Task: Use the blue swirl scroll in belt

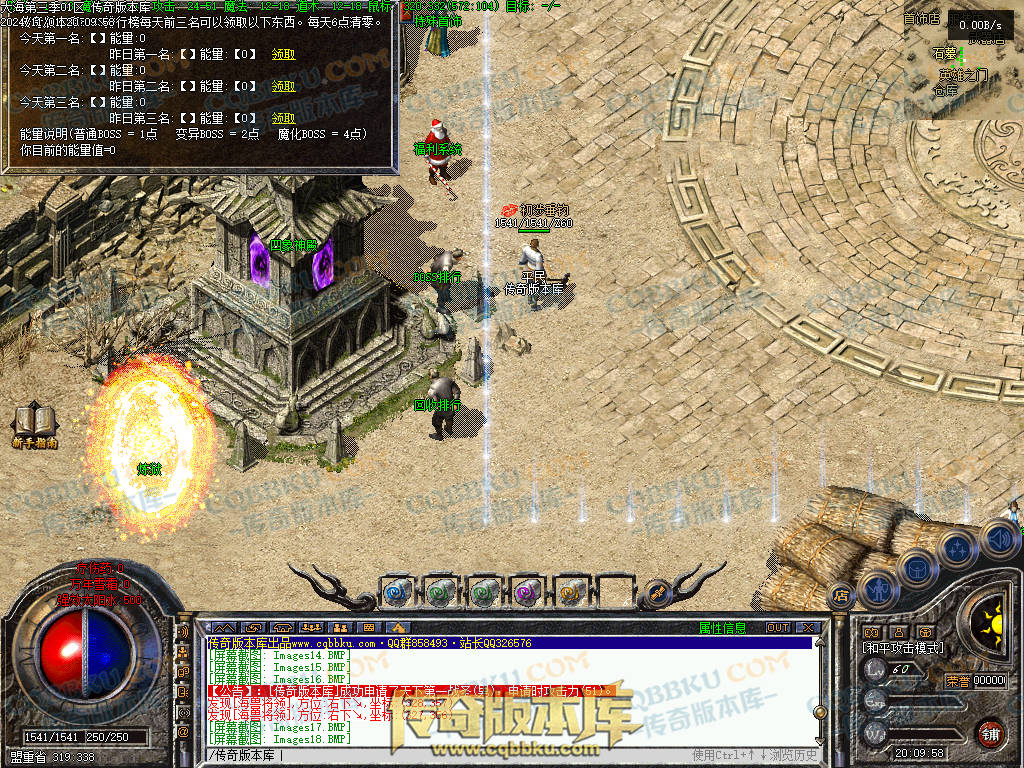Action: pyautogui.click(x=397, y=592)
